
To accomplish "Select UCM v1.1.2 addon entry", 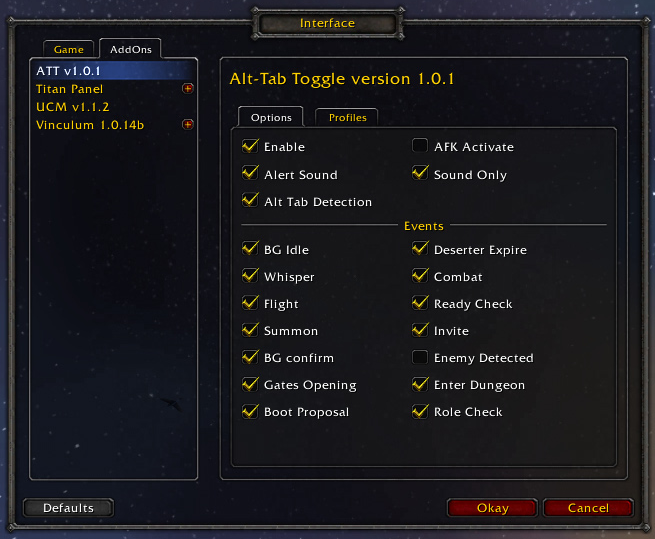I will click(72, 107).
